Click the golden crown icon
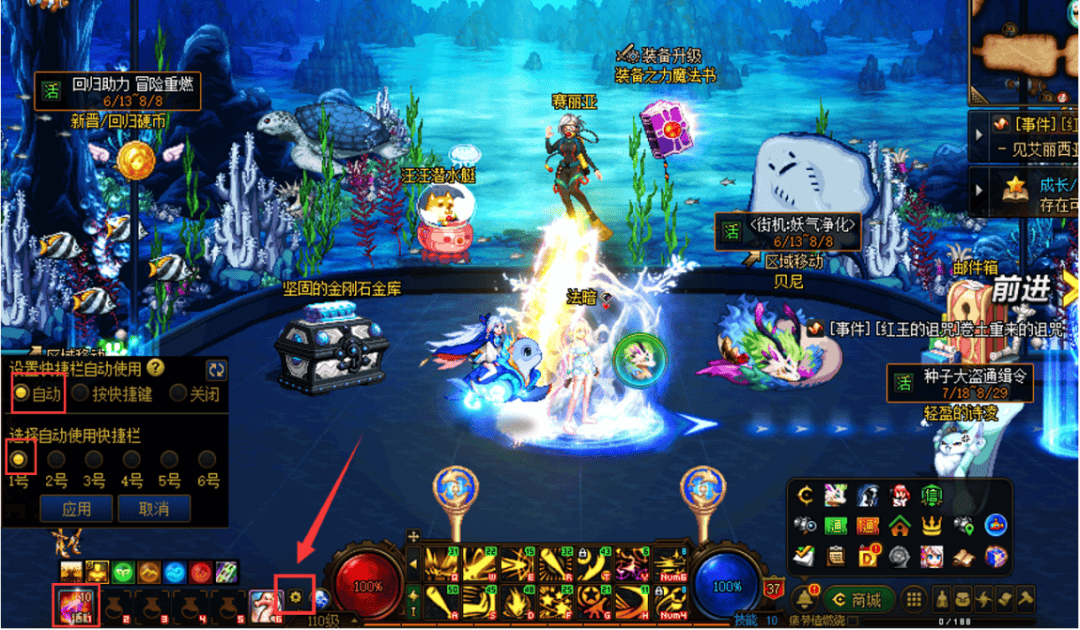 coord(932,525)
